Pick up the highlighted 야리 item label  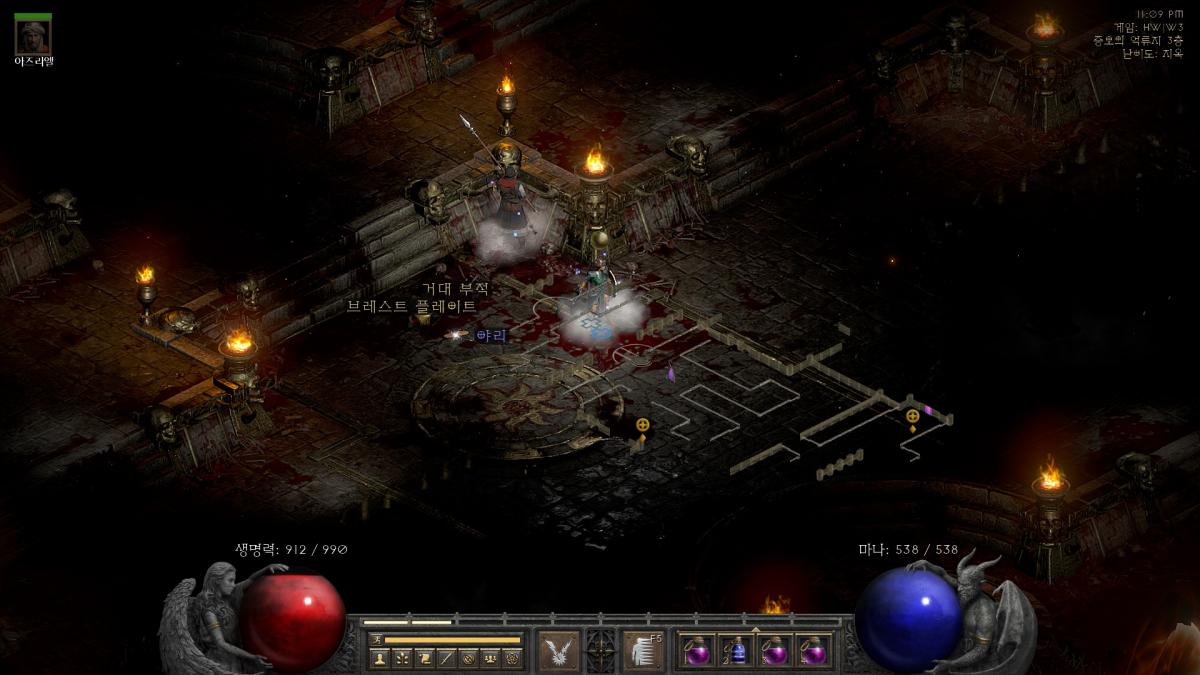point(490,336)
